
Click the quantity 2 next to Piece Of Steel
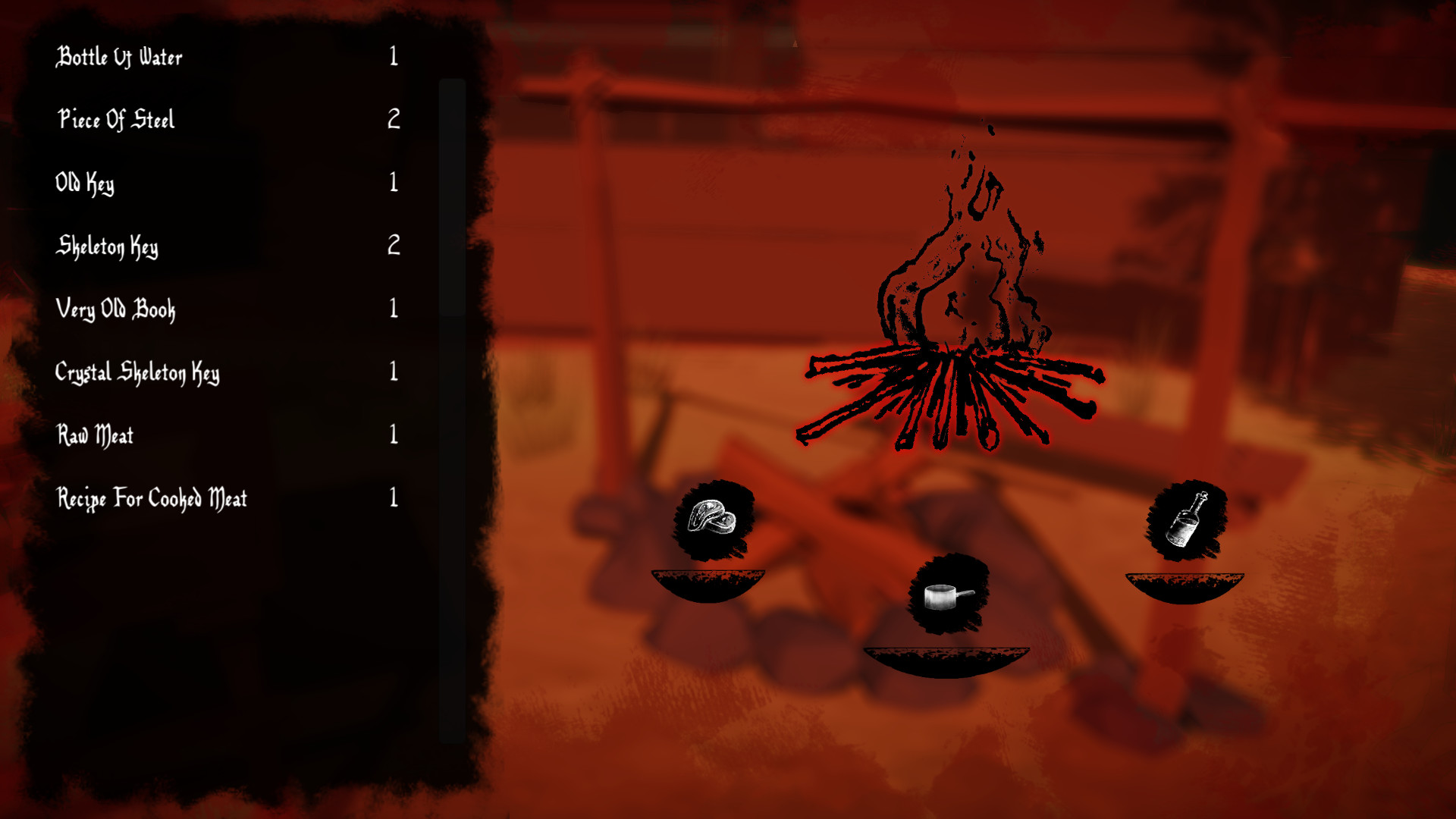click(394, 118)
